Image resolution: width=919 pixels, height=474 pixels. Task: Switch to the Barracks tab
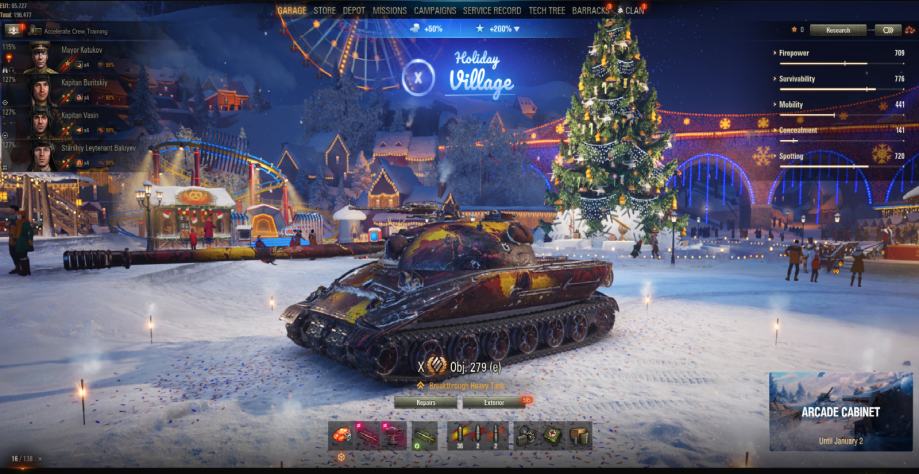pyautogui.click(x=593, y=11)
